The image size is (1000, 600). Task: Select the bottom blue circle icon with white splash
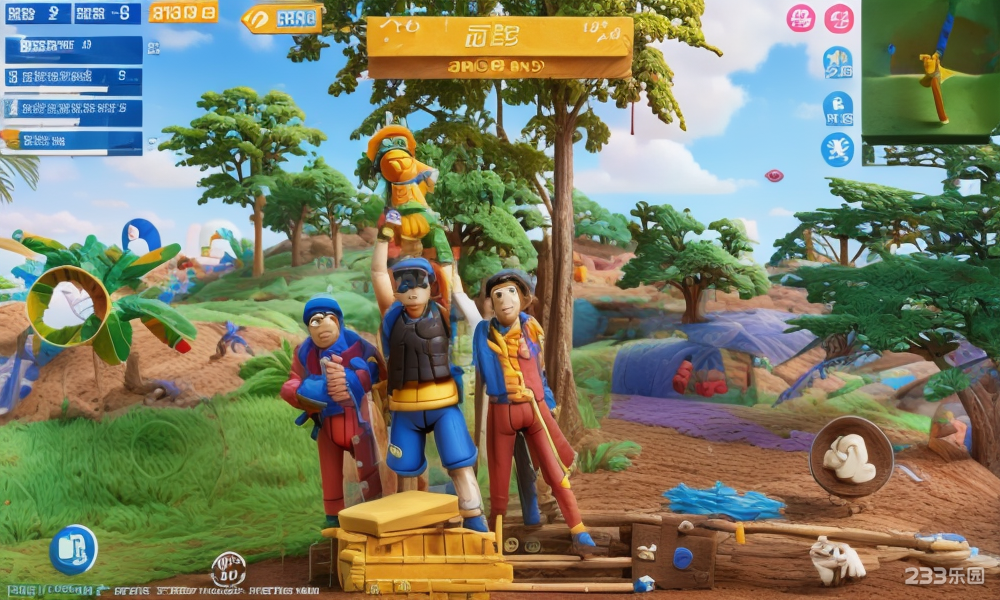pyautogui.click(x=837, y=149)
